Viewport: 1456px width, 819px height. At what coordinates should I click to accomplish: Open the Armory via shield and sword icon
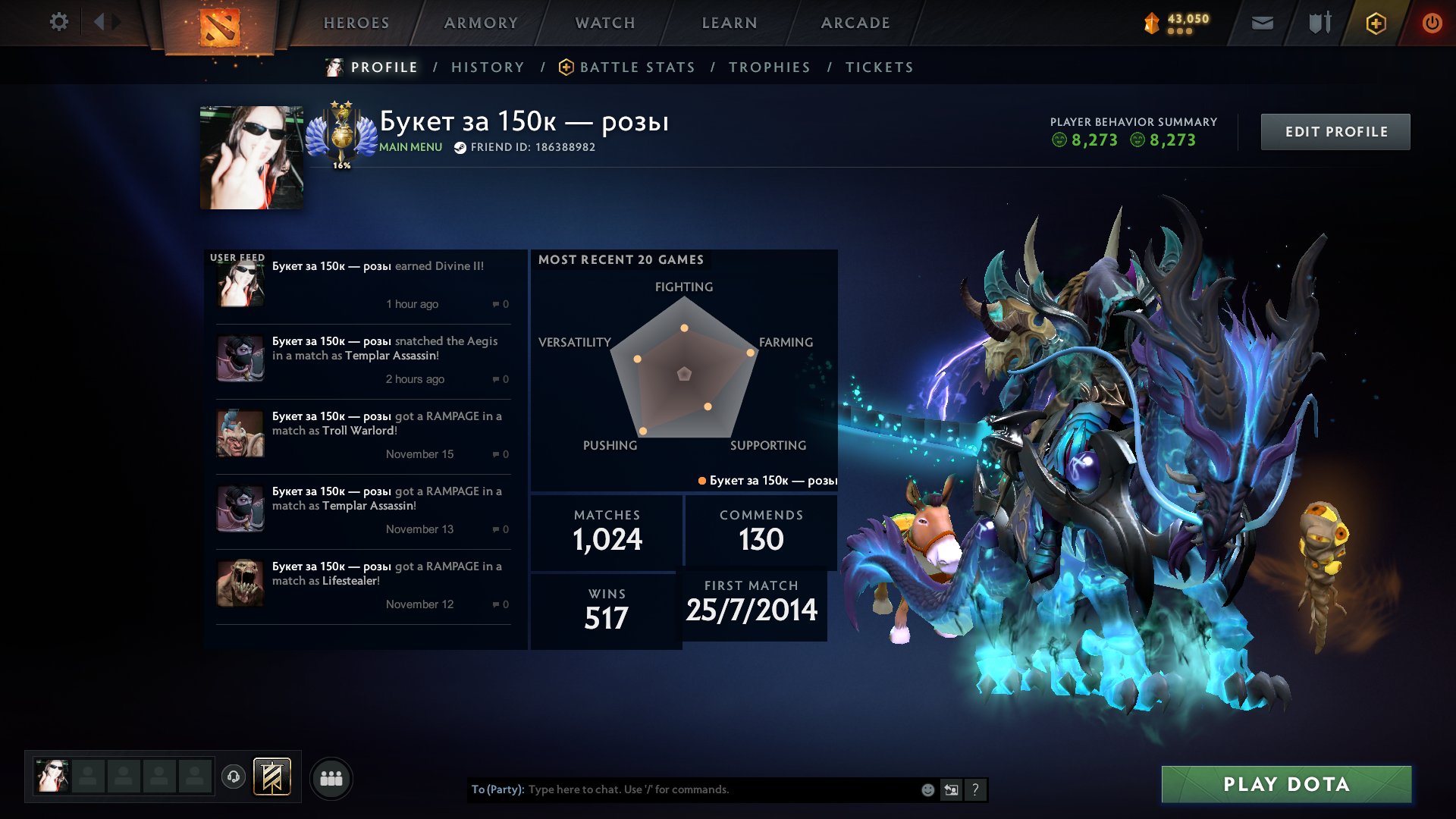coord(1318,23)
